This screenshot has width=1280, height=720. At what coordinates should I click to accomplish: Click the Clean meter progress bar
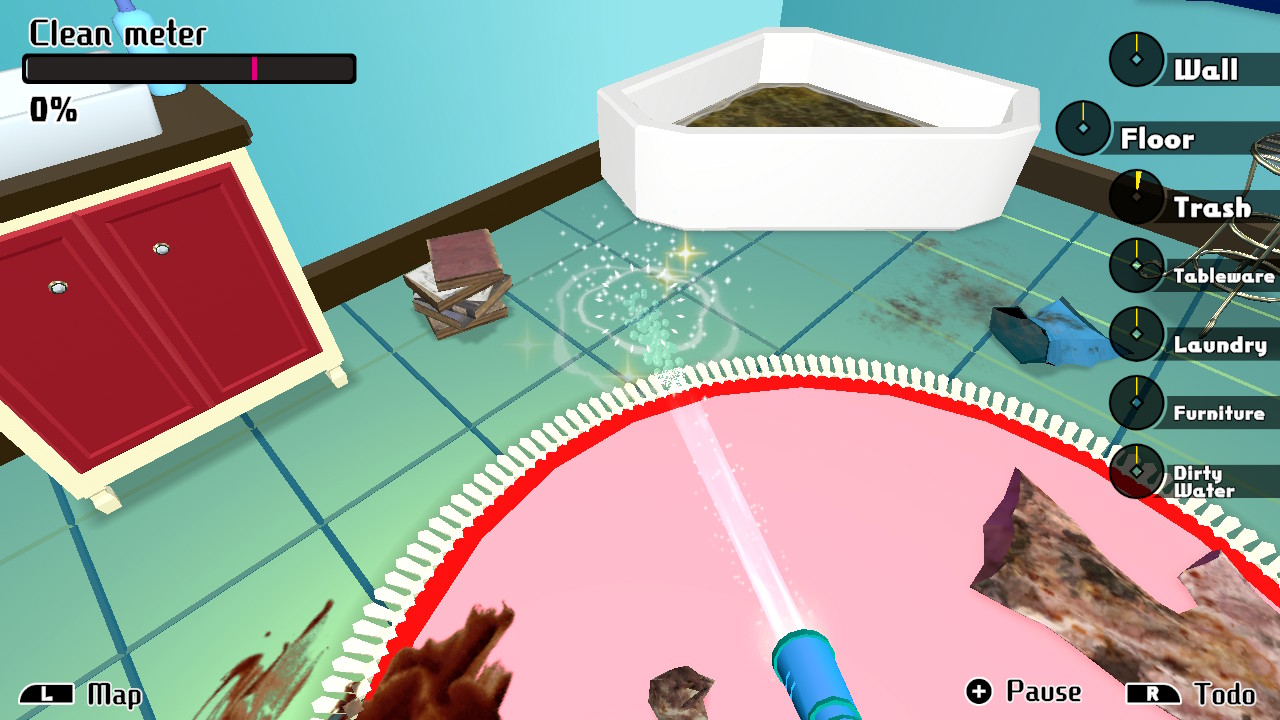tap(188, 67)
